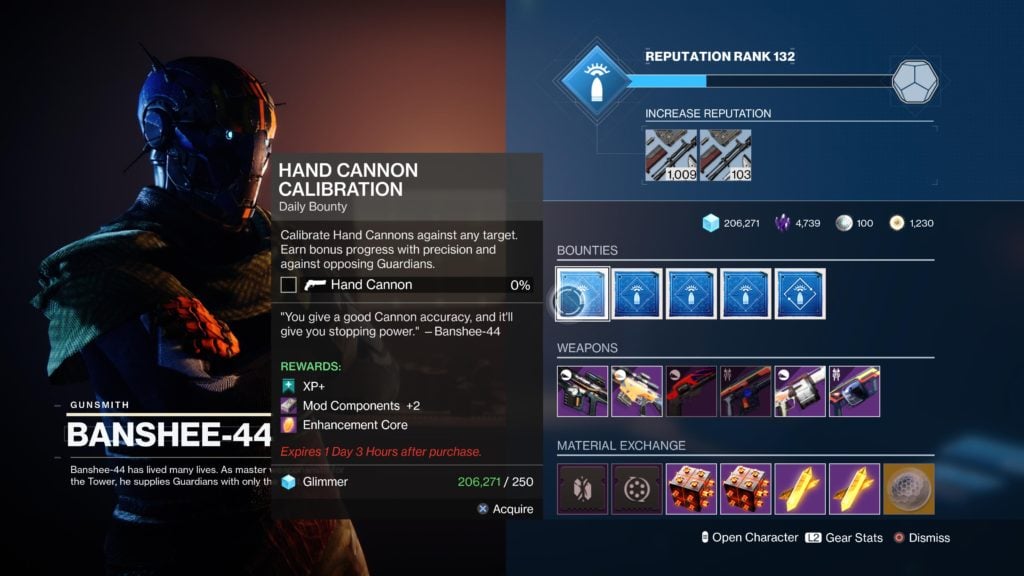
Task: Select the red weapon on dark background
Action: tap(691, 391)
